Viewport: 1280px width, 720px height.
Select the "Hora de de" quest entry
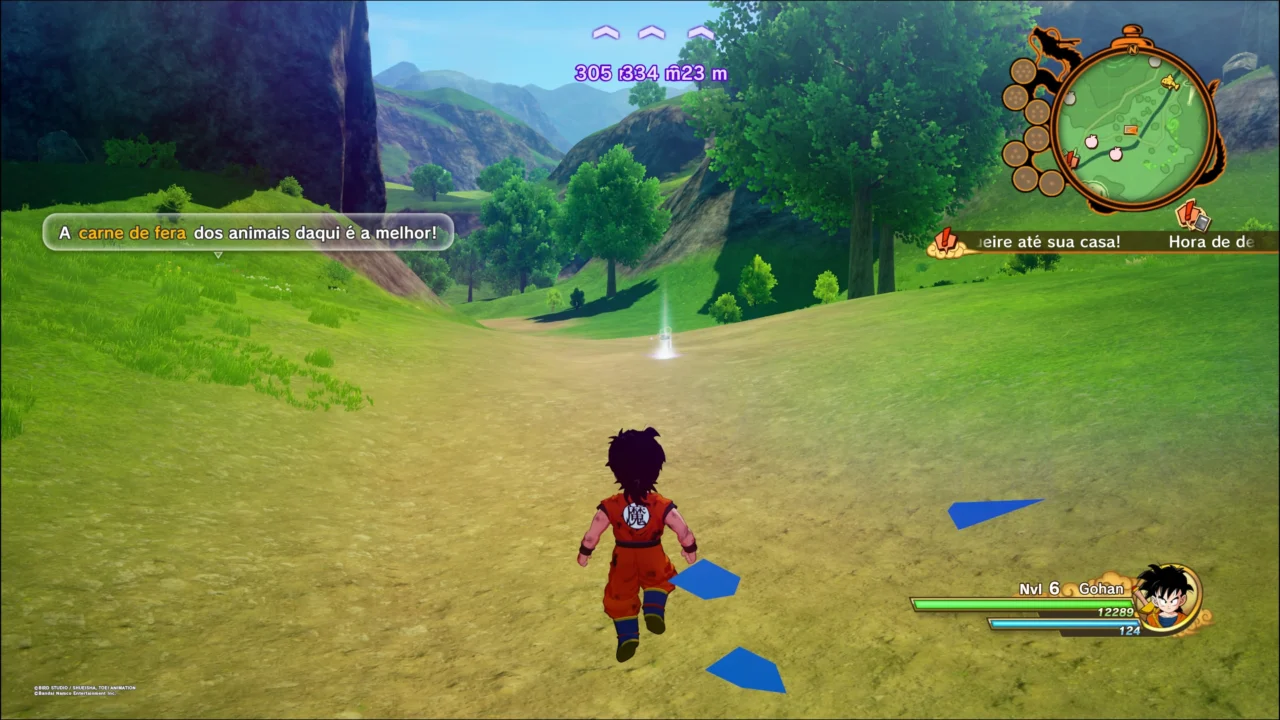(x=1210, y=242)
